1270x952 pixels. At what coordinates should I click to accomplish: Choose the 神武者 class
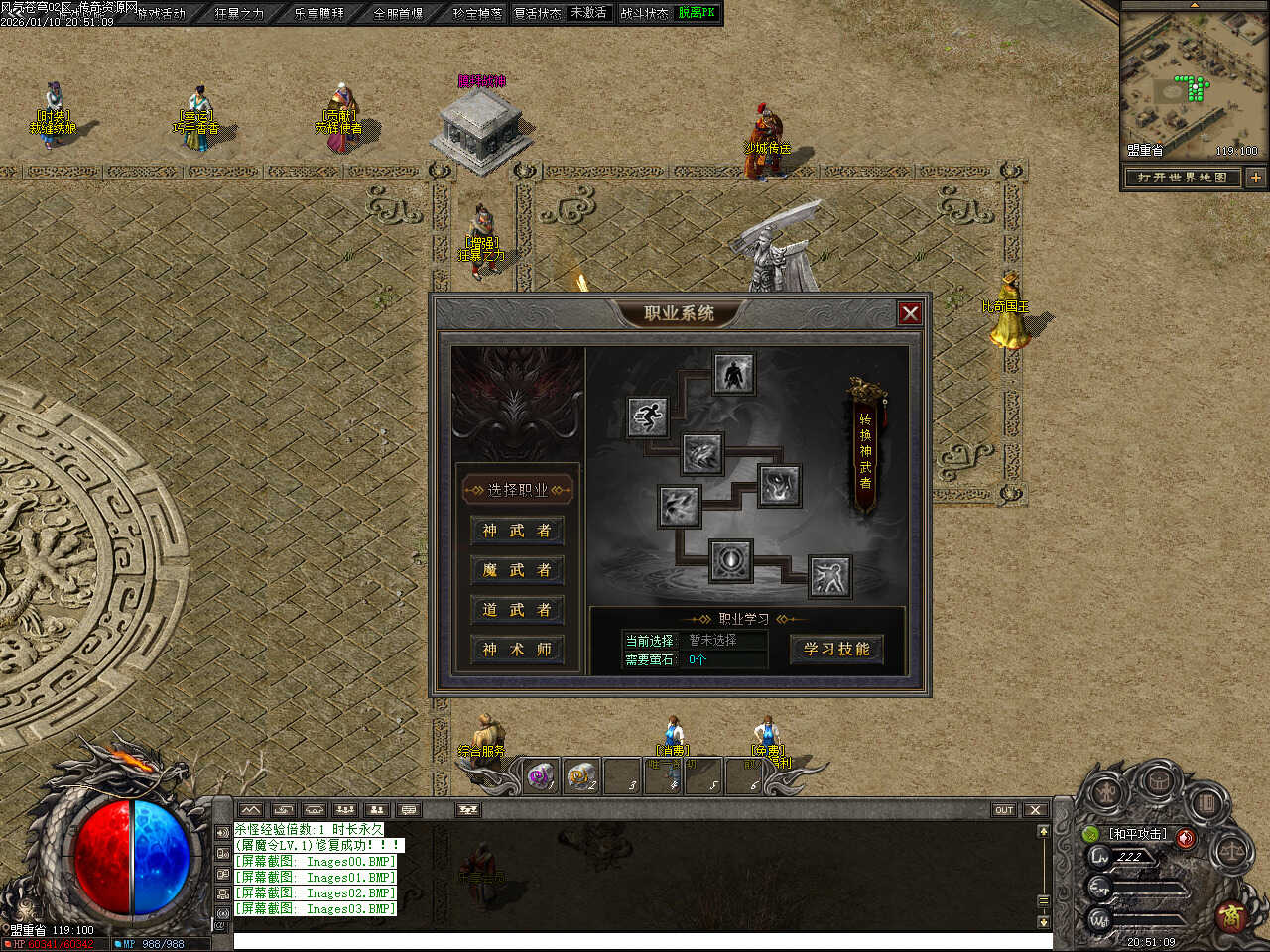(x=516, y=531)
